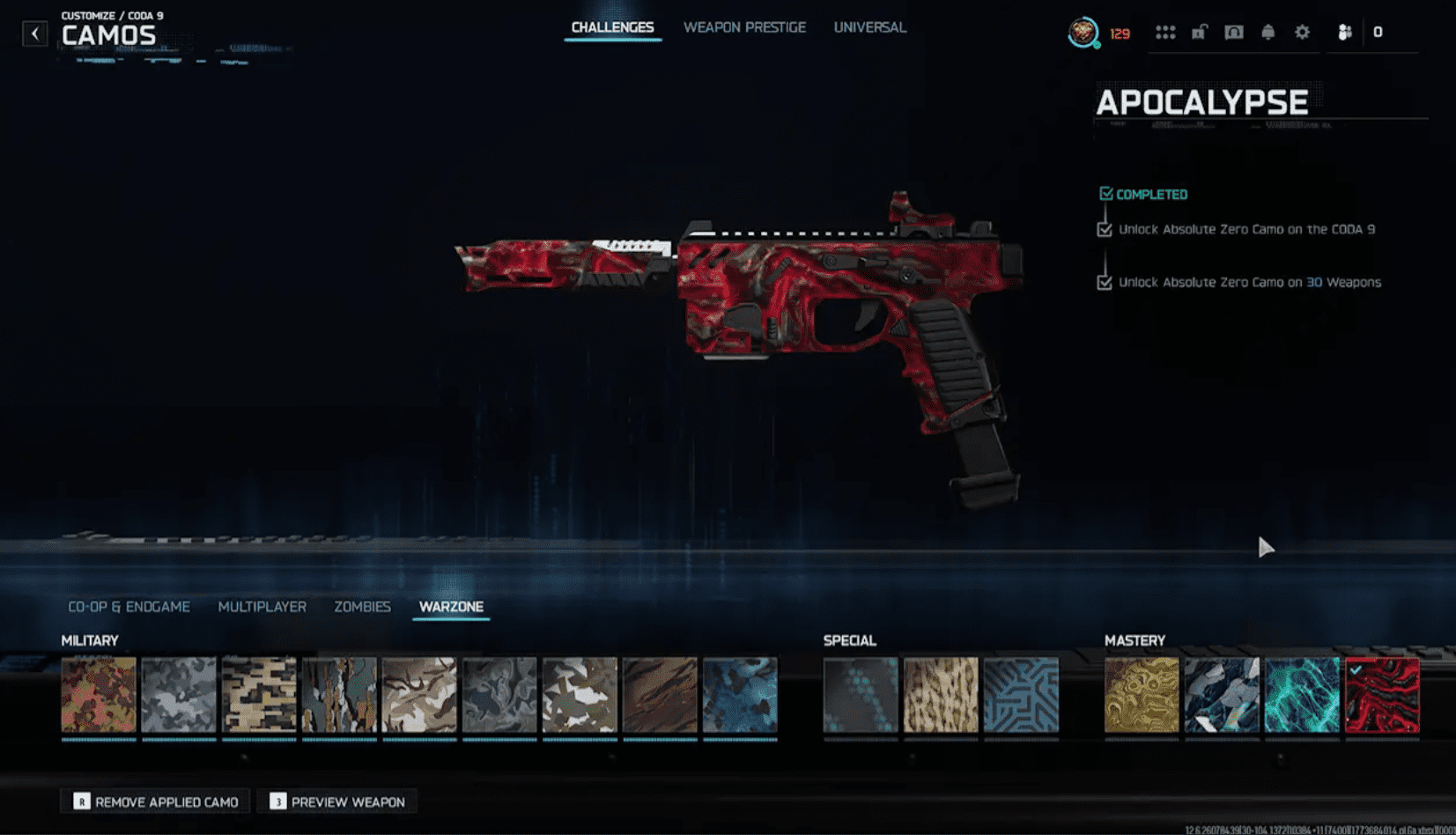Check notifications via the bell icon
The image size is (1456, 835).
pyautogui.click(x=1268, y=33)
